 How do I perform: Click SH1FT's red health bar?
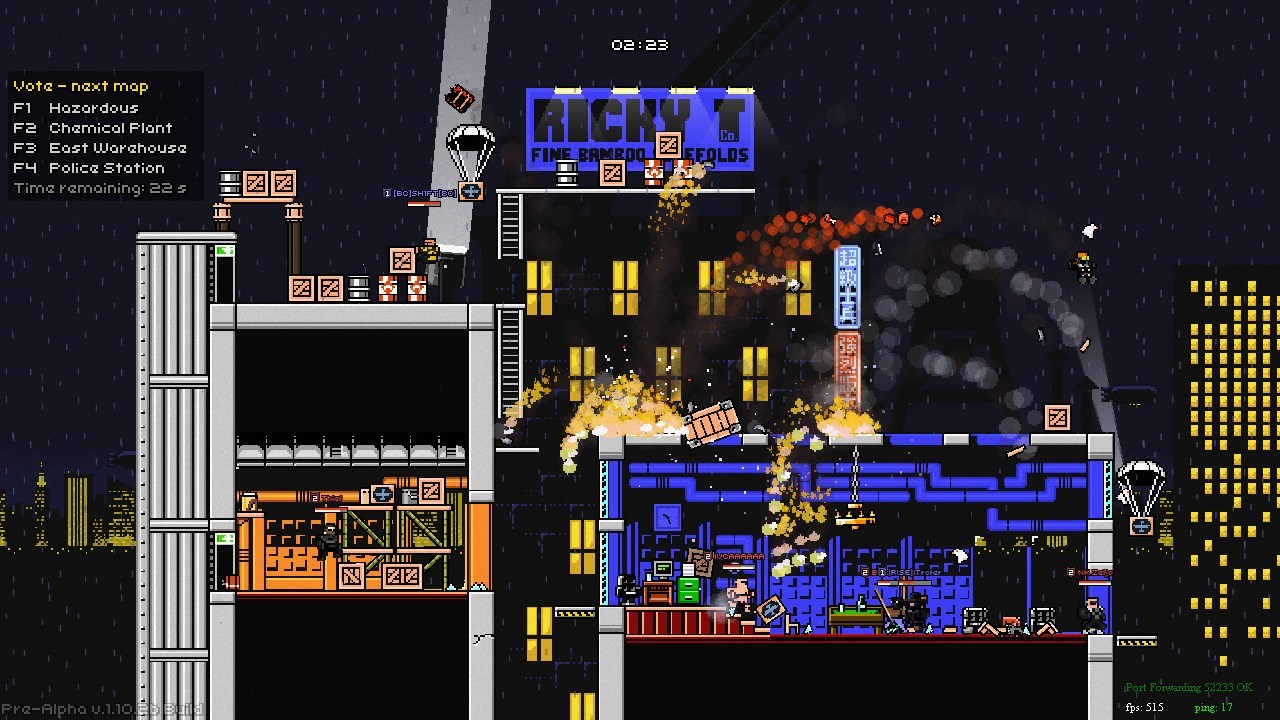pyautogui.click(x=422, y=204)
